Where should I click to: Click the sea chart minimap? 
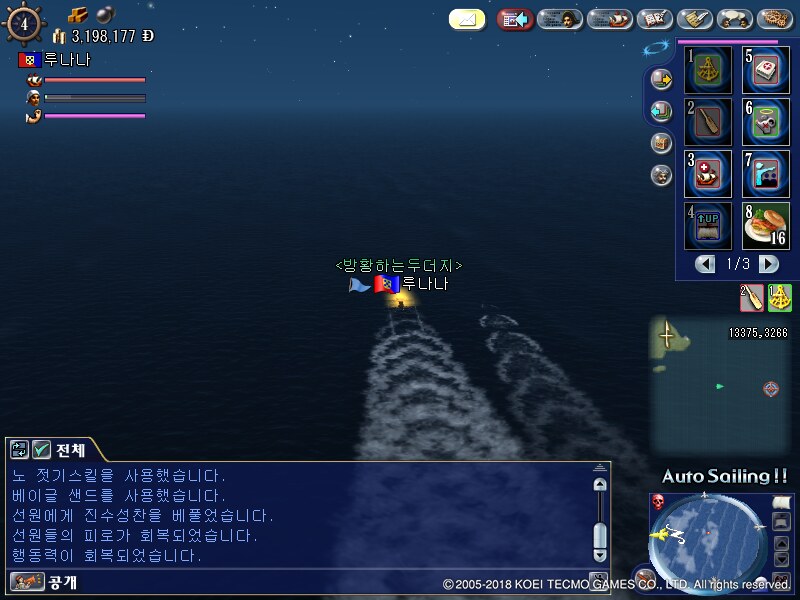pyautogui.click(x=719, y=383)
